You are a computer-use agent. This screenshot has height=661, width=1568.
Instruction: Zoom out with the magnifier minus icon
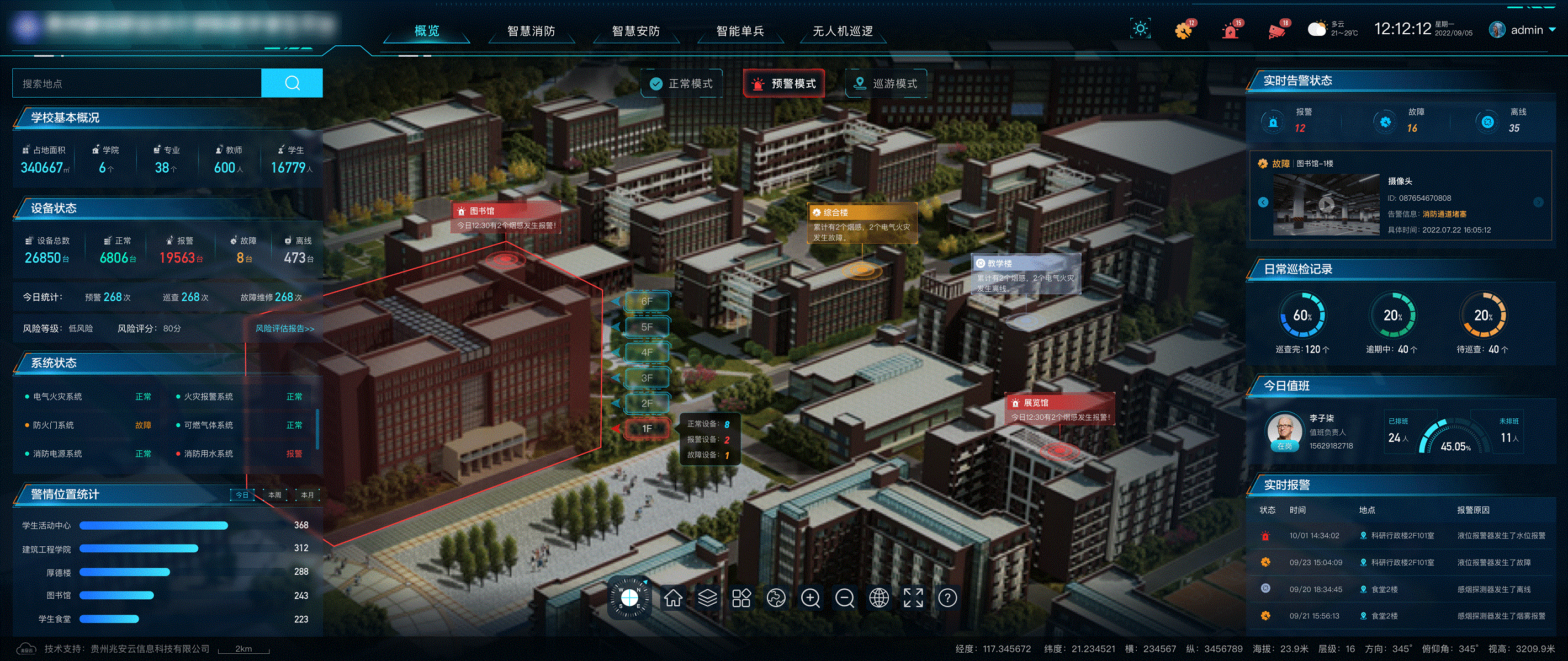click(x=844, y=598)
